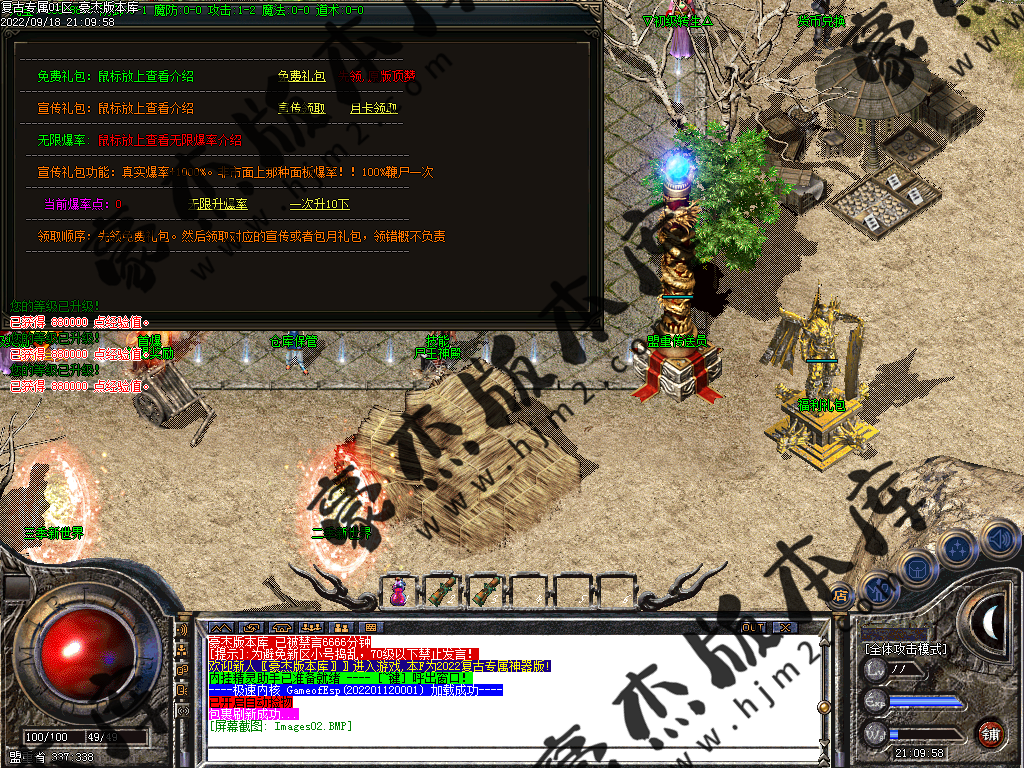Click the OUT button on chat bar
Screen dimensions: 1024x768
pos(753,627)
